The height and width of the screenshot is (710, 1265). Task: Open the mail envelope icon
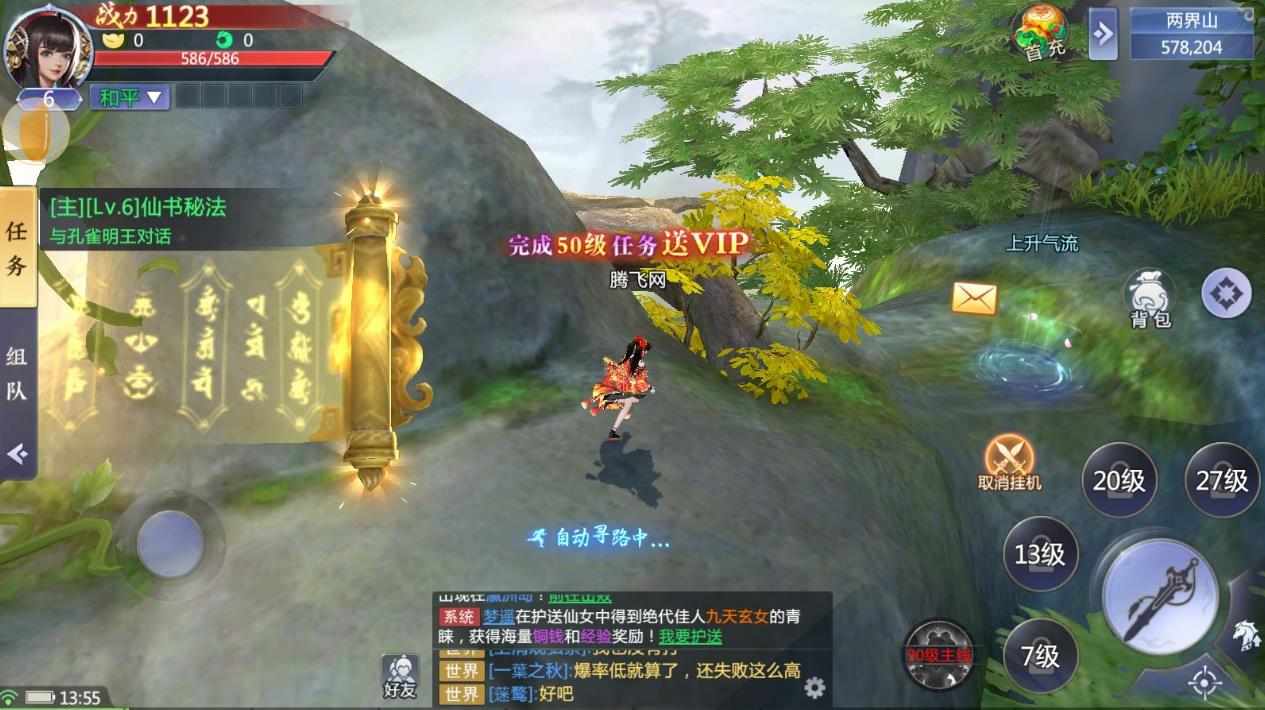(x=974, y=297)
